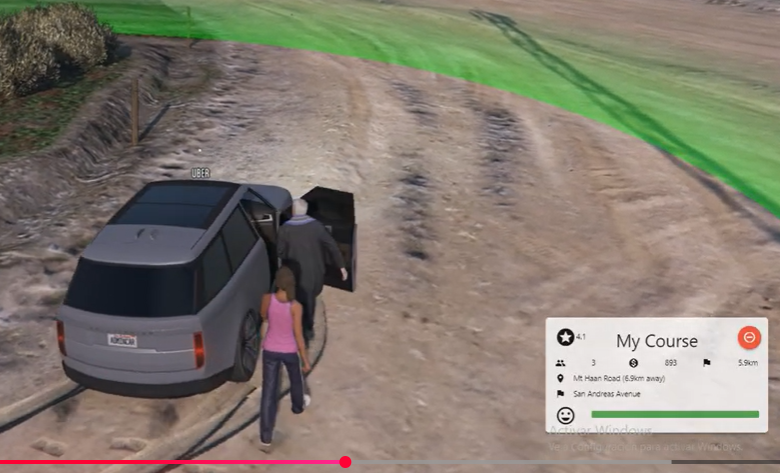Select the San Andreas Avenue destination row
780x473 pixels.
click(606, 393)
